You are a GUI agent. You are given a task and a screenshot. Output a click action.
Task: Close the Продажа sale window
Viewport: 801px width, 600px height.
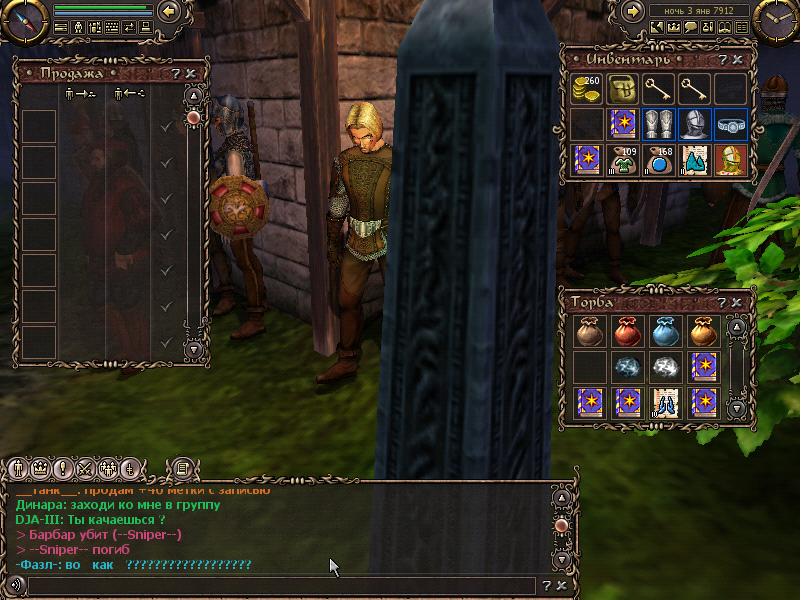(191, 73)
